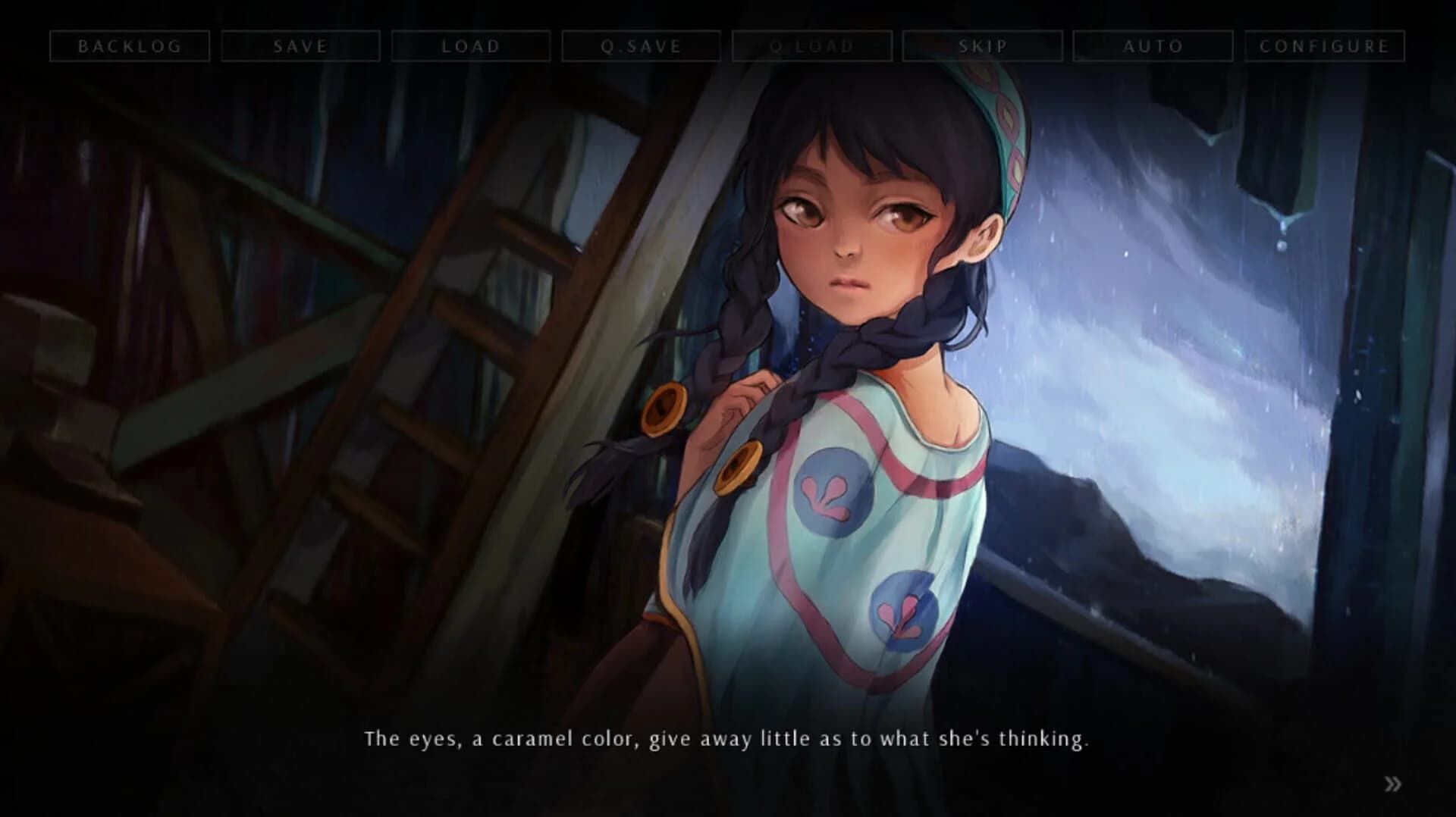Enable SKIP mode to fast-forward text

click(983, 45)
